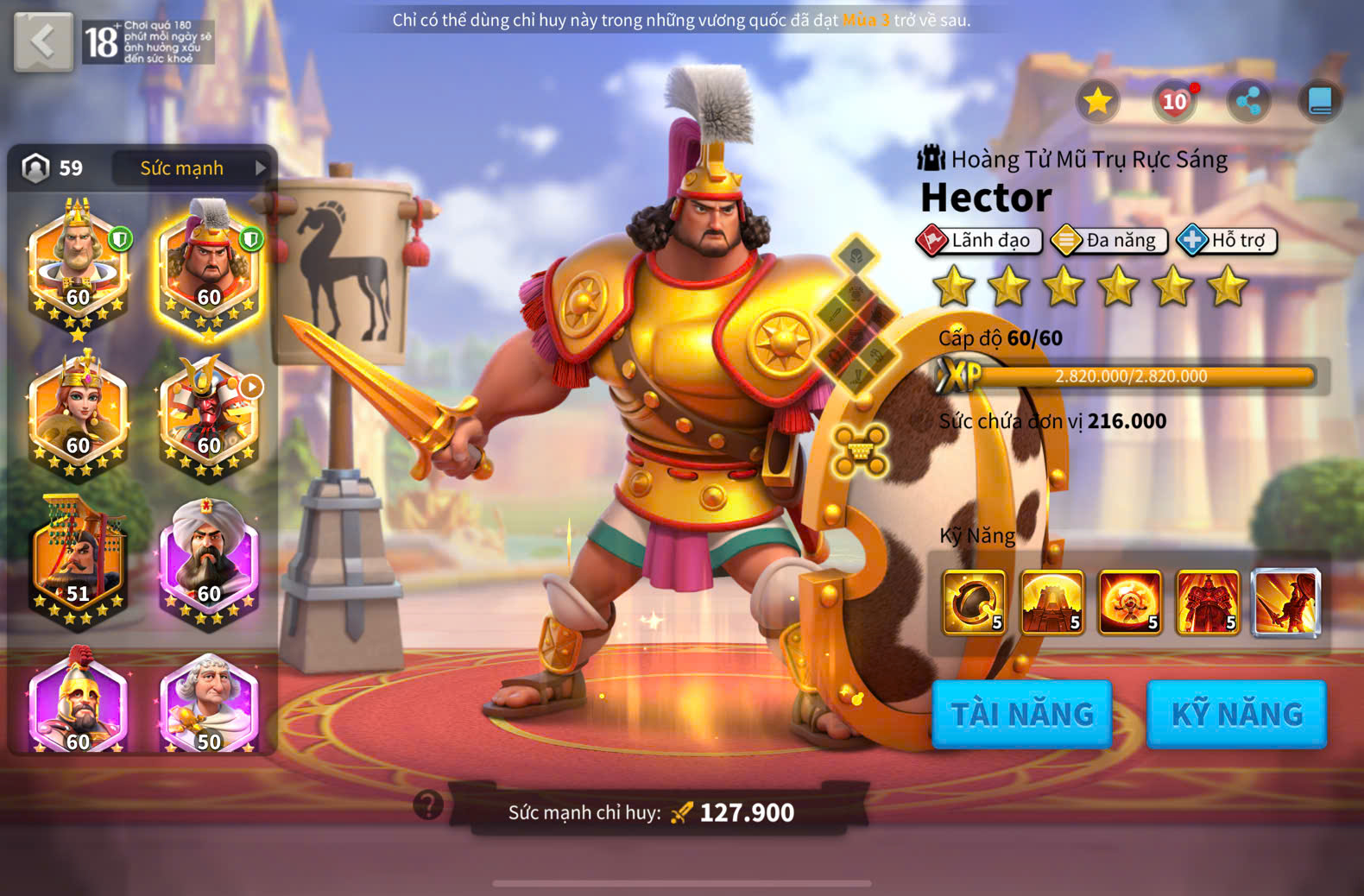Select the crowned old king commander portrait
The width and height of the screenshot is (1364, 896).
78,264
